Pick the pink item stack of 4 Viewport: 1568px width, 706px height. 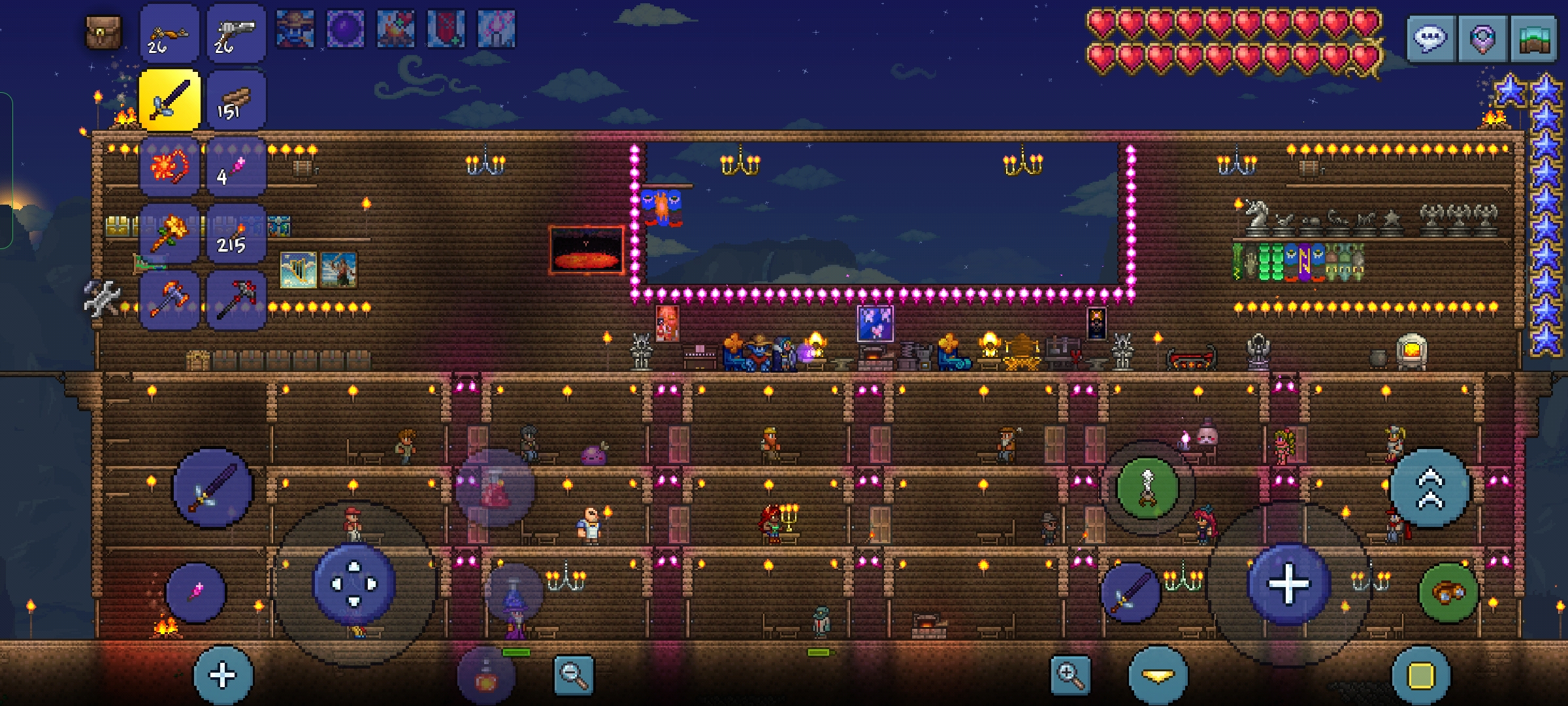[x=236, y=167]
